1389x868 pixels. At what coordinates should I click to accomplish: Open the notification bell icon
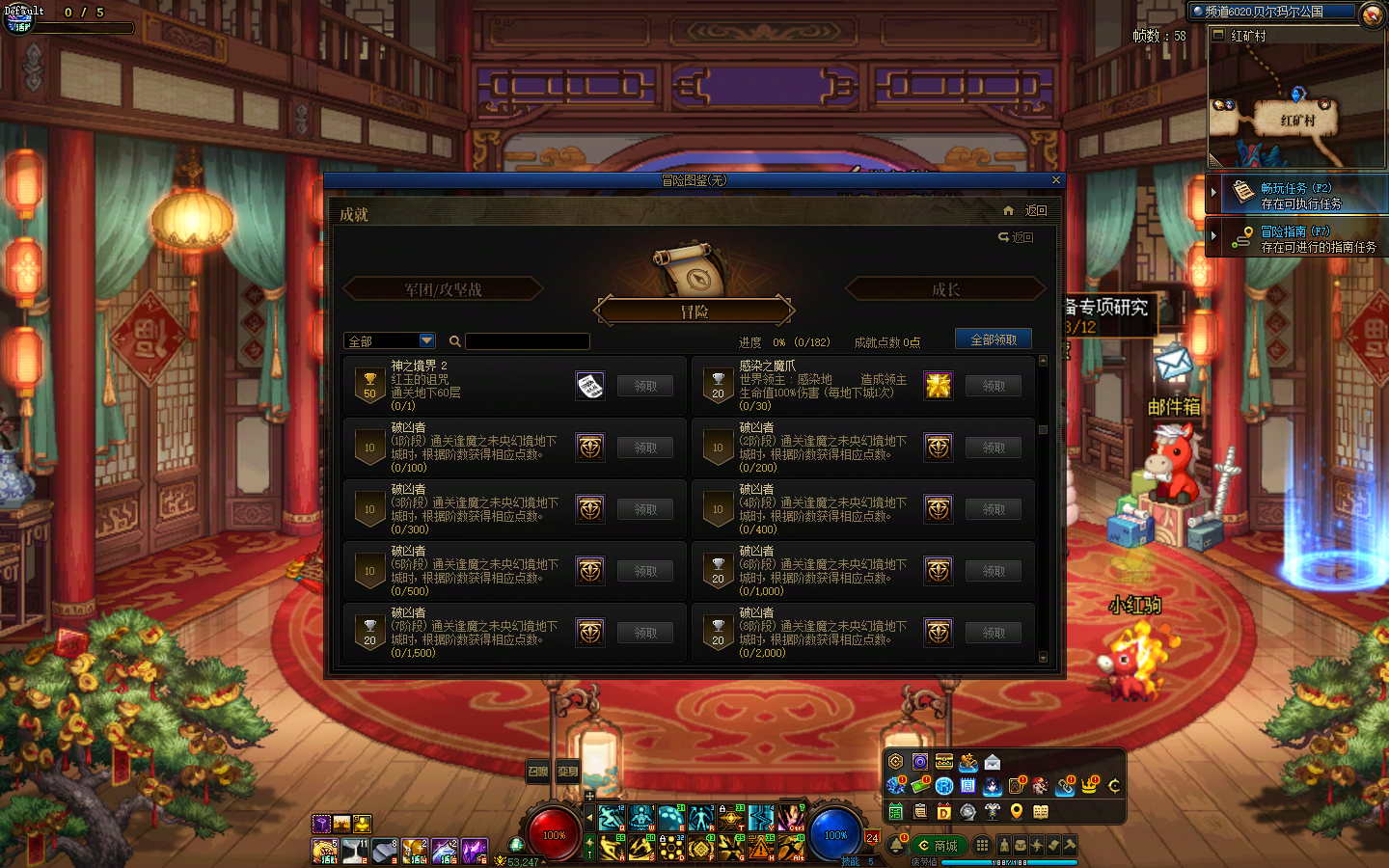coord(896,846)
